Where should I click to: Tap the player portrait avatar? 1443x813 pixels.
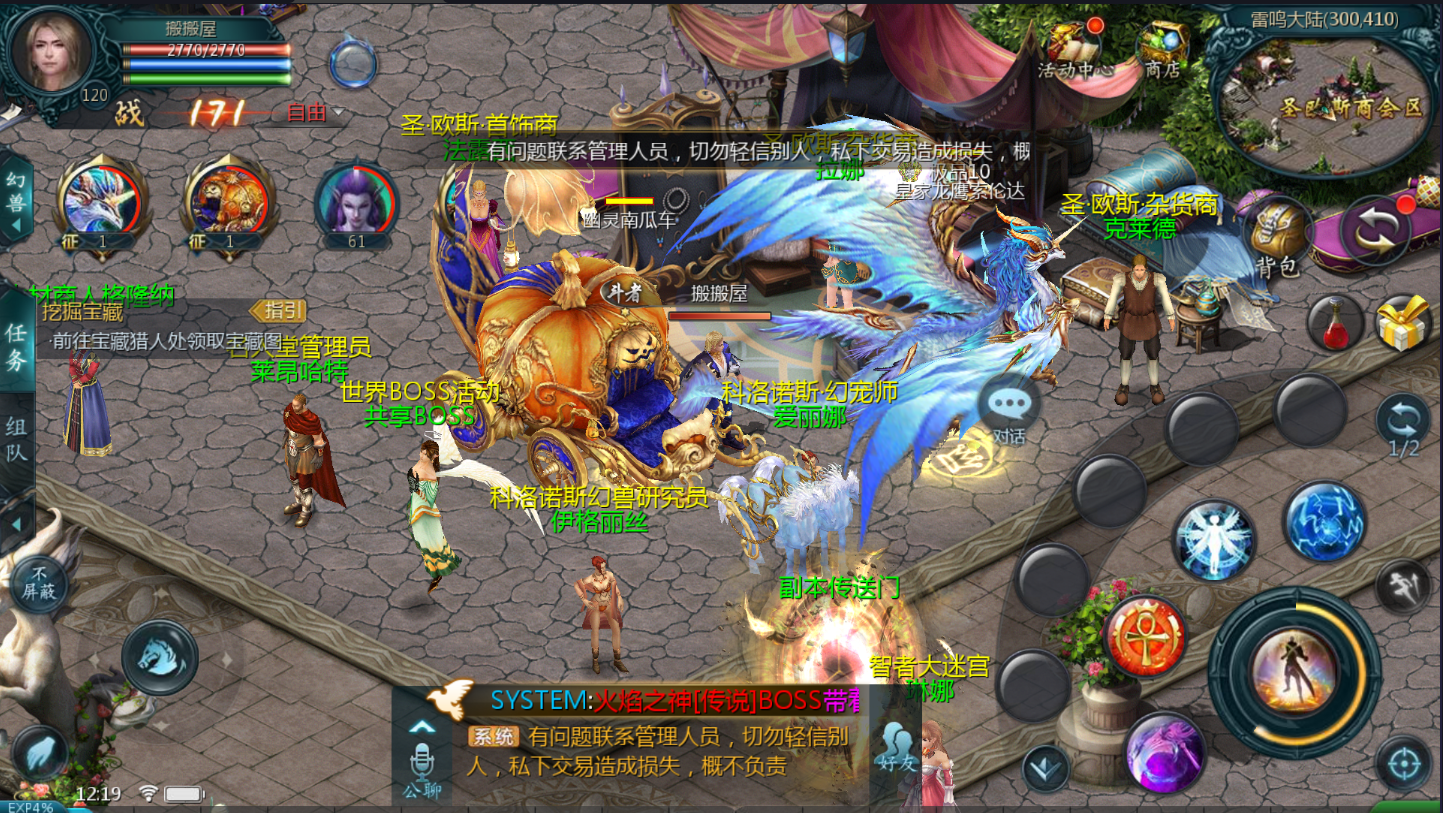click(x=51, y=52)
